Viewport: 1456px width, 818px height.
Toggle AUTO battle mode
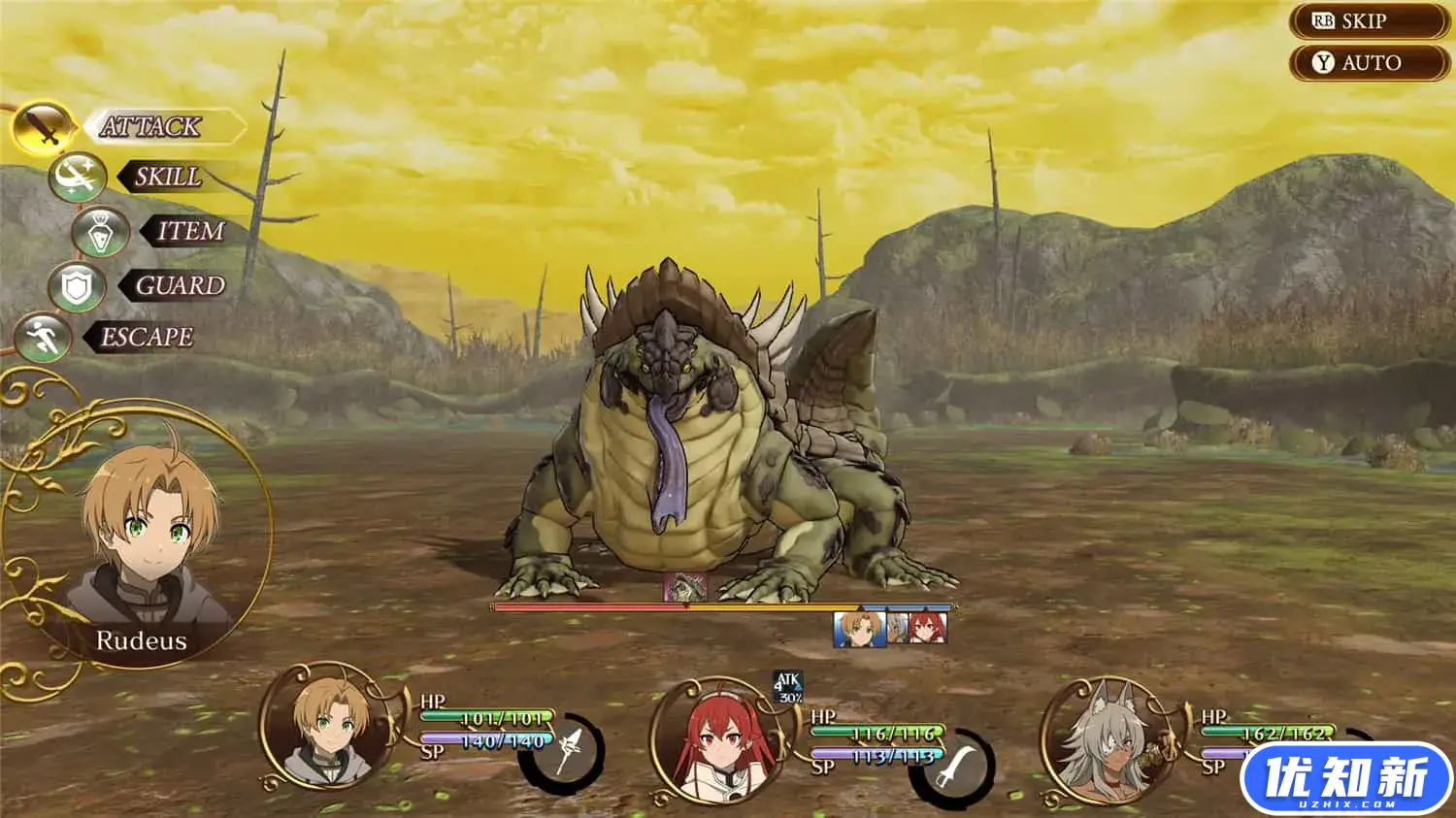pyautogui.click(x=1369, y=63)
